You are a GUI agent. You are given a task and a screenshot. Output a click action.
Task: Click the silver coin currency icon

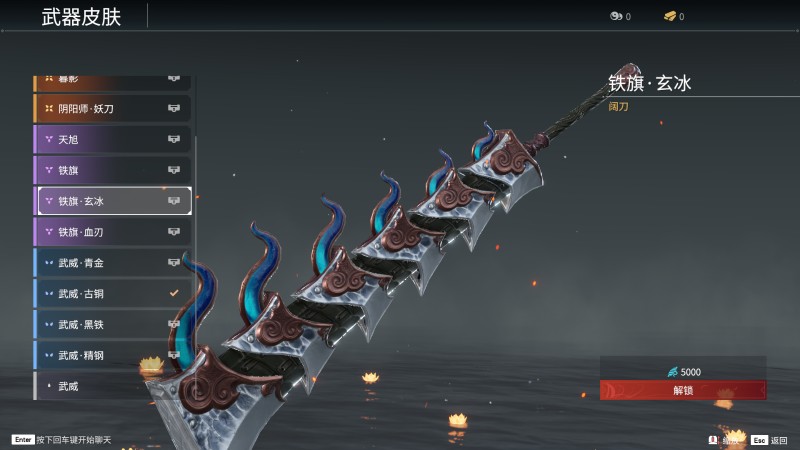616,16
